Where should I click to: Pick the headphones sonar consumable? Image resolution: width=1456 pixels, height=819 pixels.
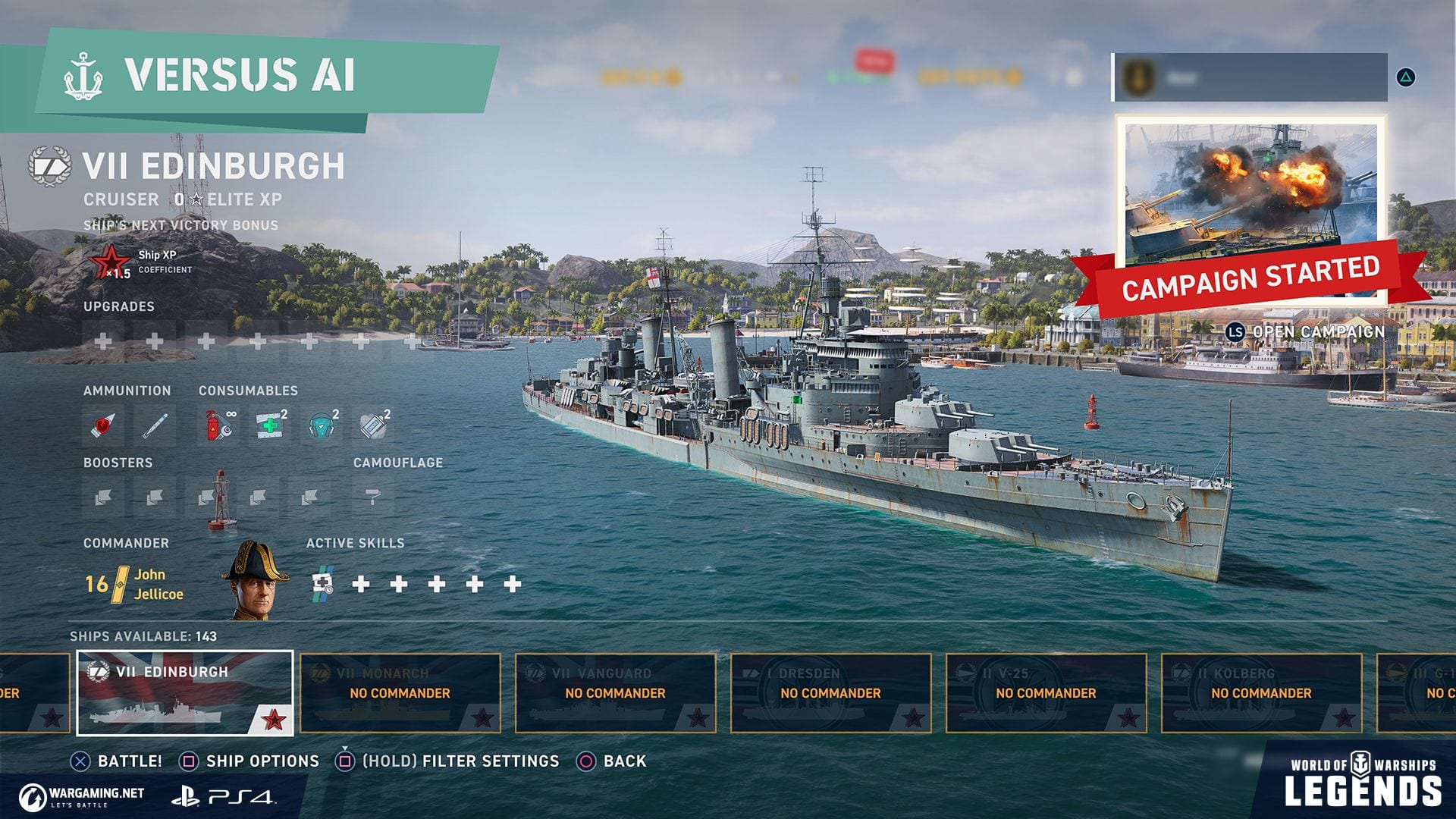coord(322,425)
